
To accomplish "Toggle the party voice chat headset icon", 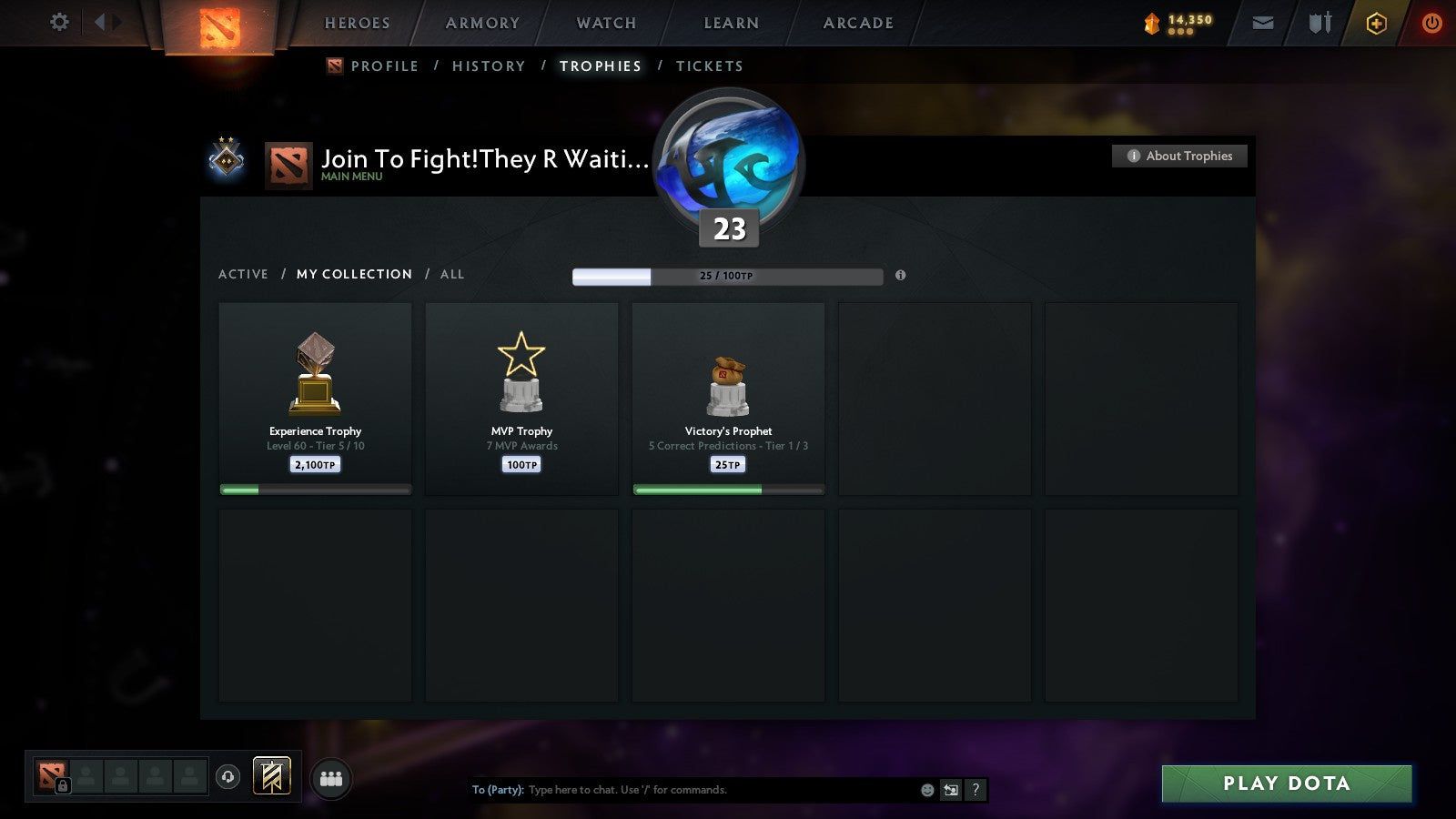I will pos(227,775).
